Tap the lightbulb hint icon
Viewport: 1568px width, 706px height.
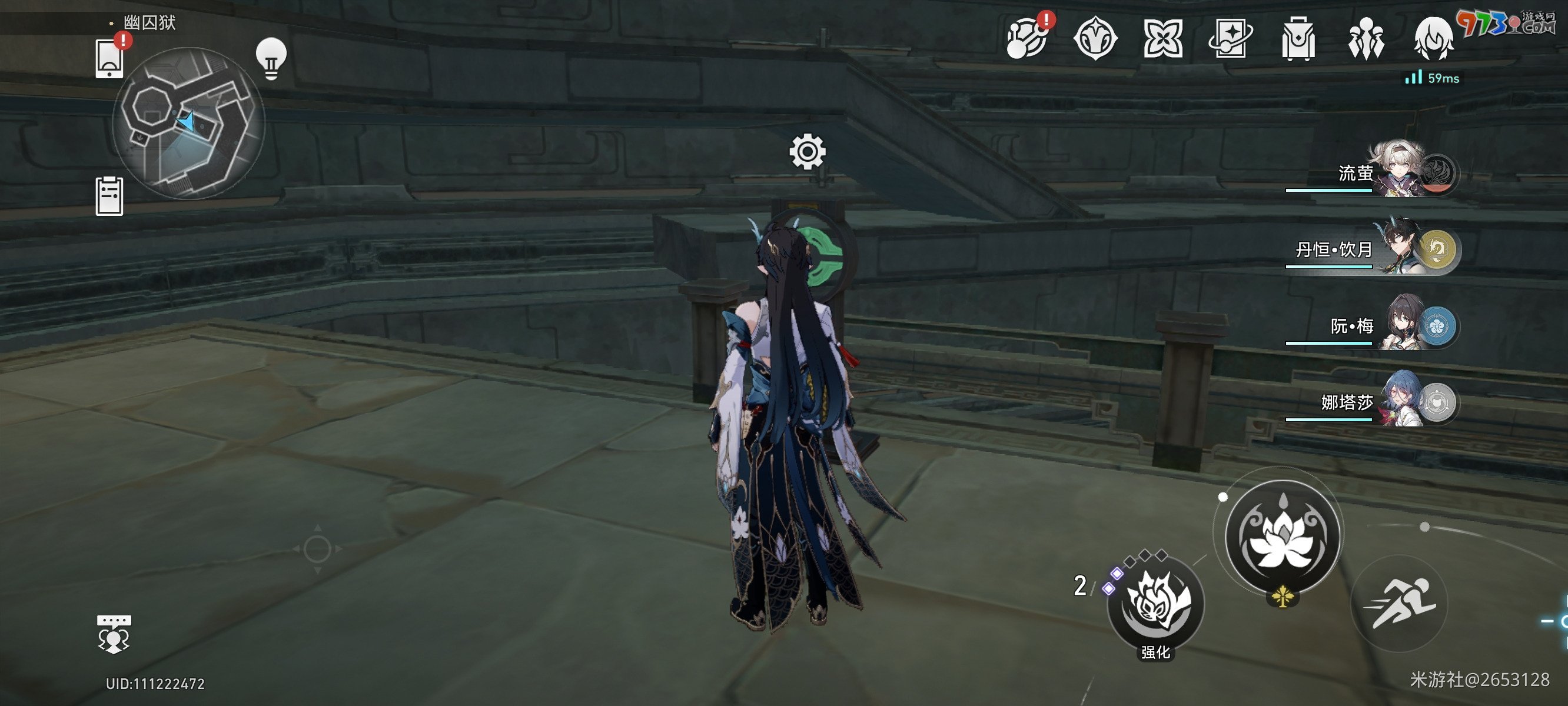(271, 59)
